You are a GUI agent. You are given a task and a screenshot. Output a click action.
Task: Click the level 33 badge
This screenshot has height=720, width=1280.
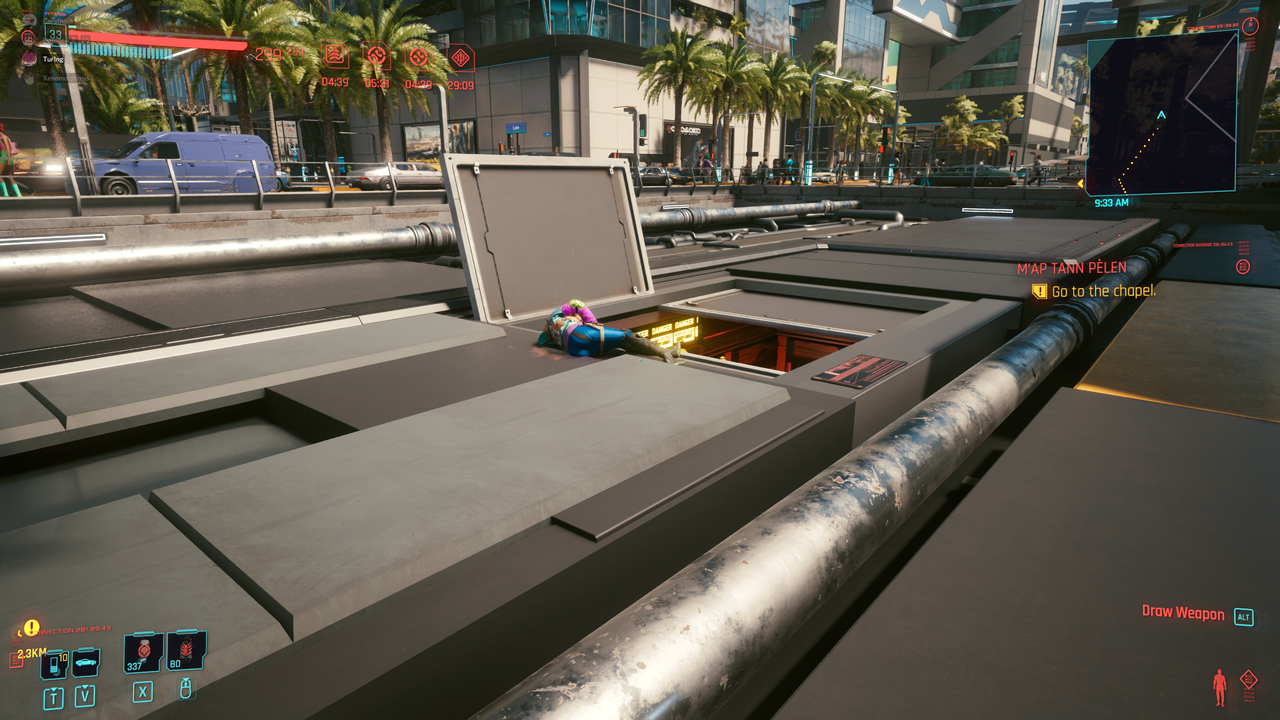coord(55,34)
